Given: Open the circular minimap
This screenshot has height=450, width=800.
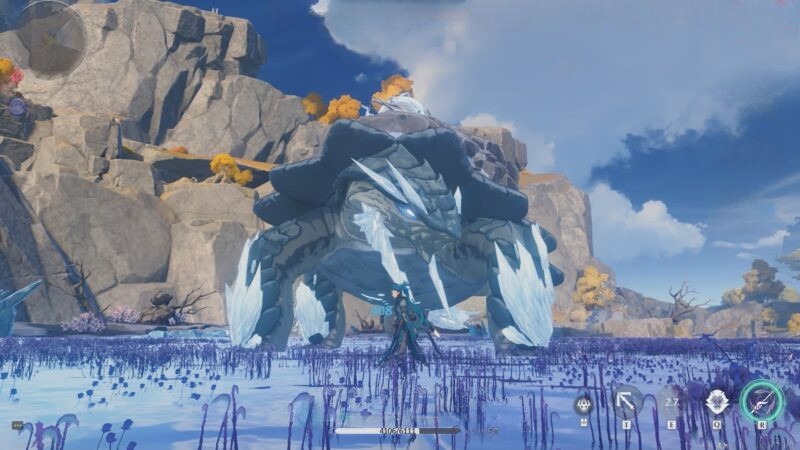Looking at the screenshot, I should tap(50, 37).
